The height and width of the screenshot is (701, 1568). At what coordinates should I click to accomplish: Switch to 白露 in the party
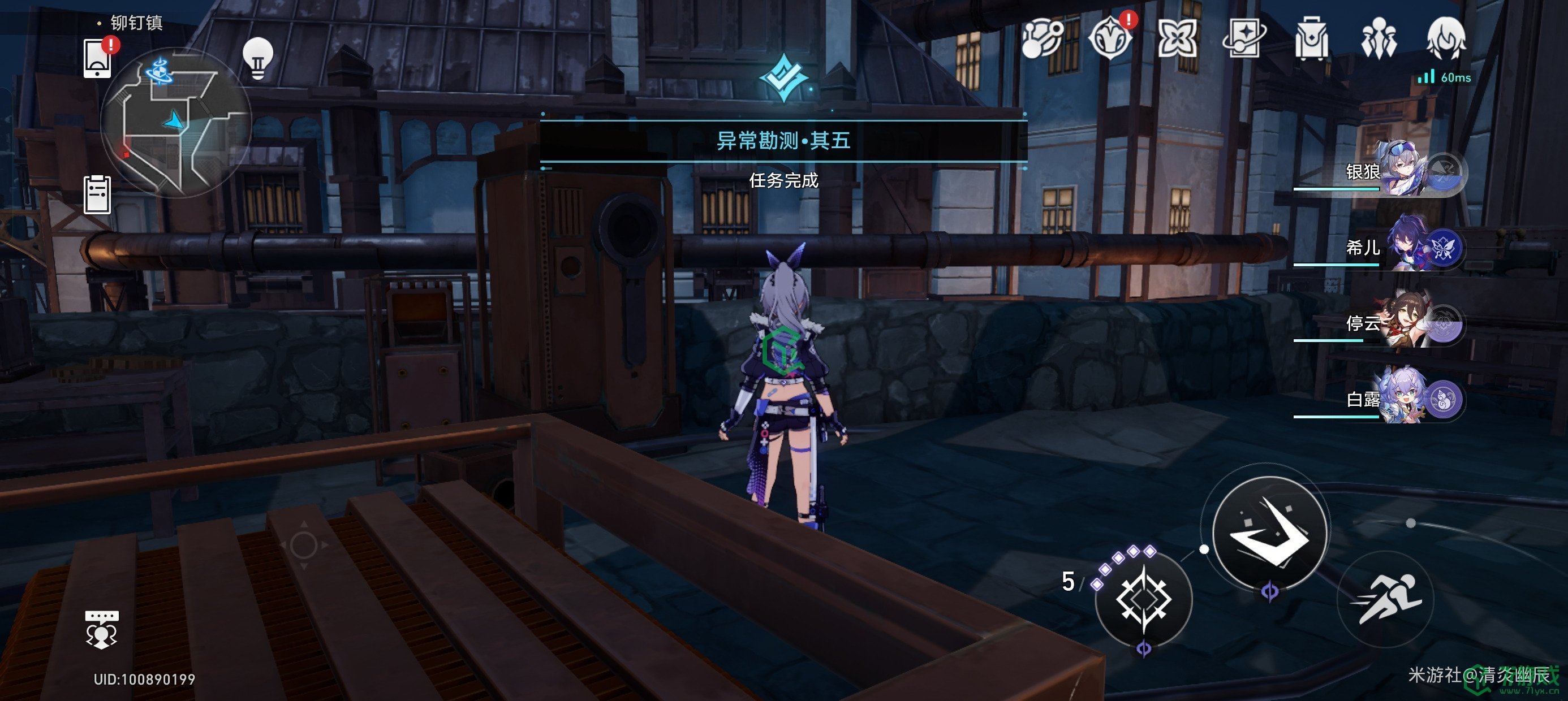[x=1400, y=399]
